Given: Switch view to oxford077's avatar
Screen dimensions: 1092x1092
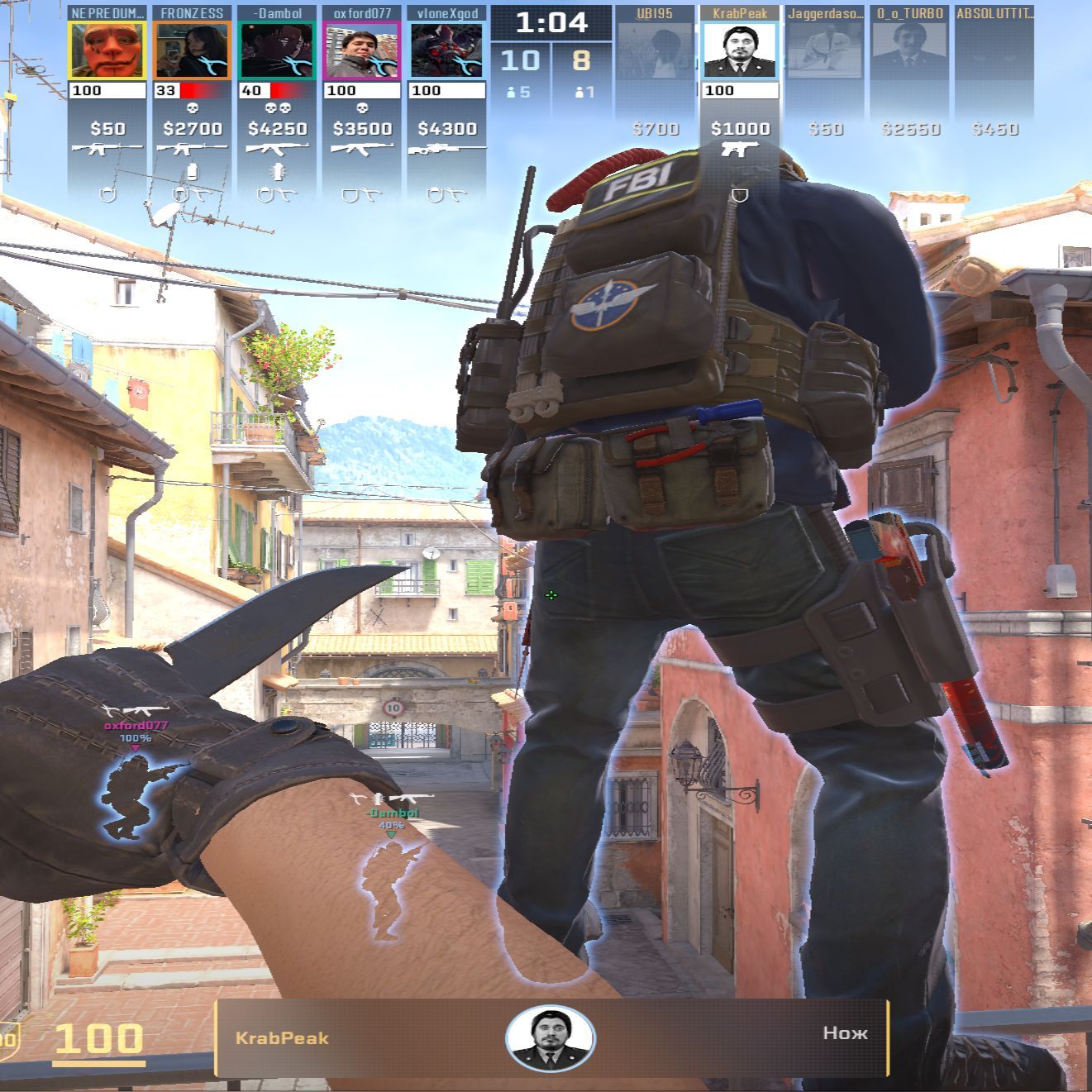Looking at the screenshot, I should (362, 51).
